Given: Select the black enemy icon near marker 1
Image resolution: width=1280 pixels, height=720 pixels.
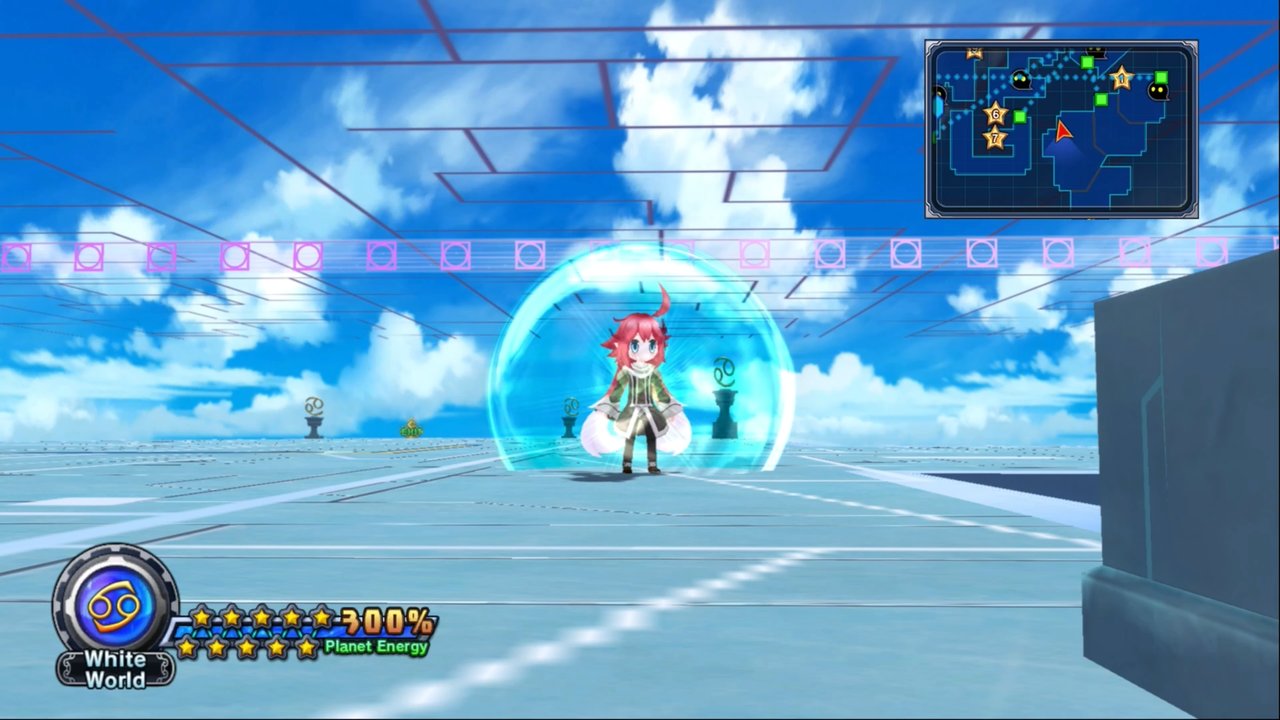Looking at the screenshot, I should (x=1158, y=90).
